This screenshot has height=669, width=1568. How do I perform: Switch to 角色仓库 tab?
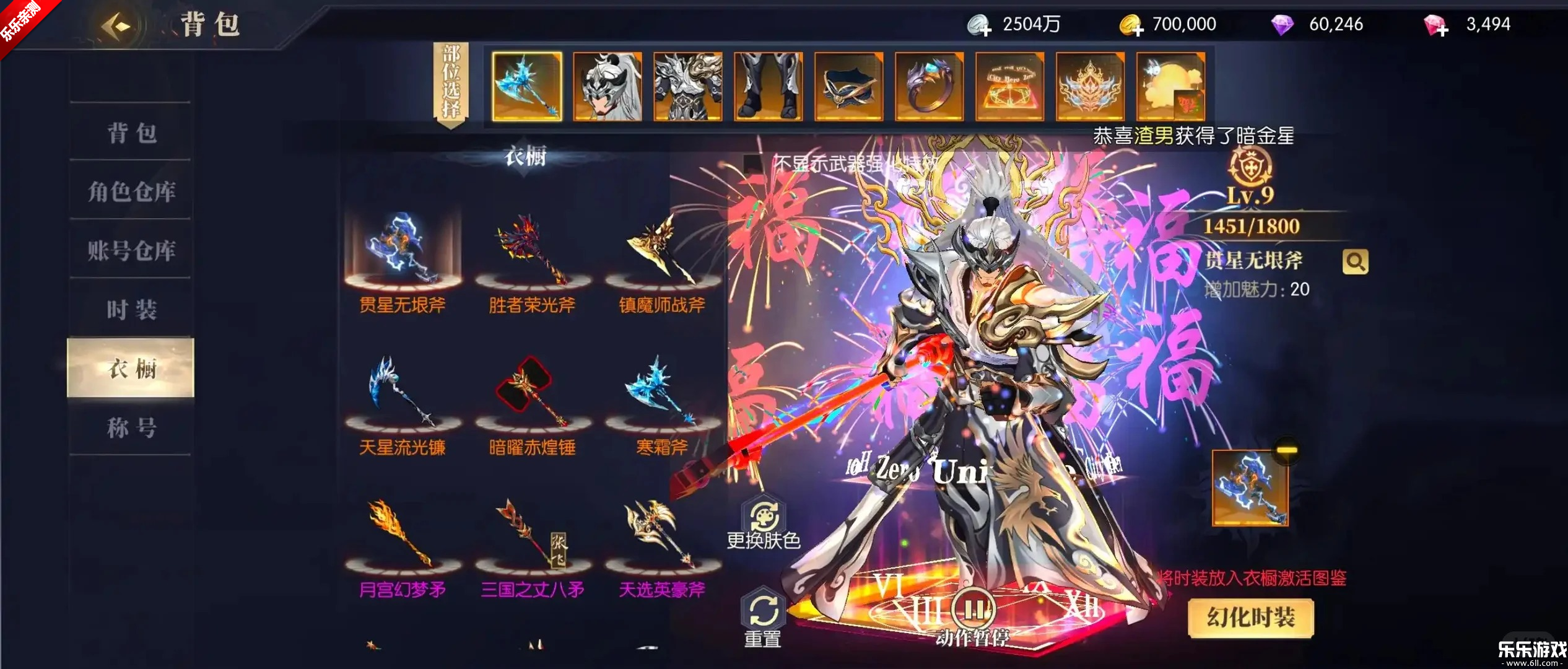(131, 192)
